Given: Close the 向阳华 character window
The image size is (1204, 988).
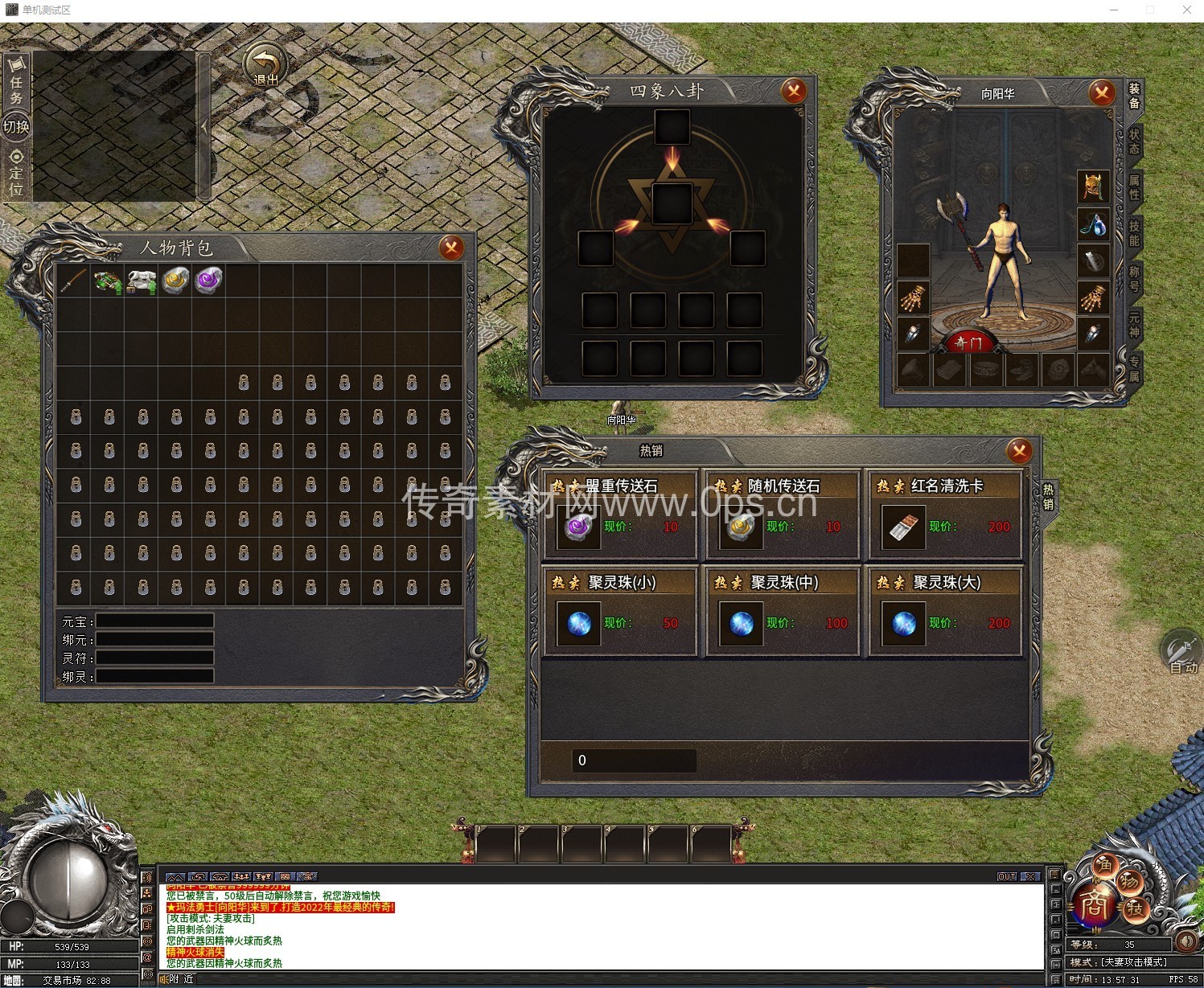Looking at the screenshot, I should point(1101,93).
